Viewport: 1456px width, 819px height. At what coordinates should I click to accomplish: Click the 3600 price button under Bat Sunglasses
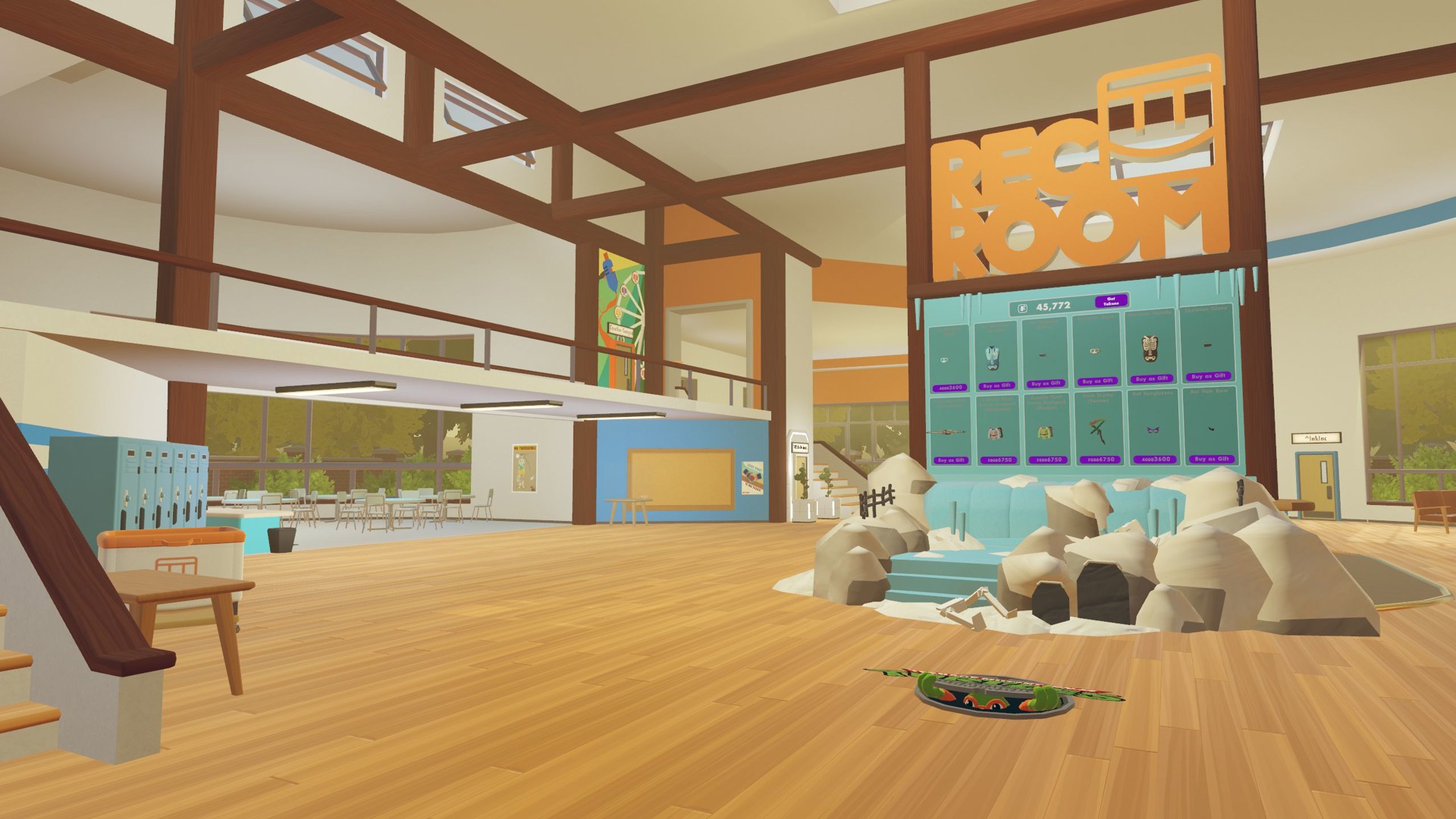[x=1153, y=459]
